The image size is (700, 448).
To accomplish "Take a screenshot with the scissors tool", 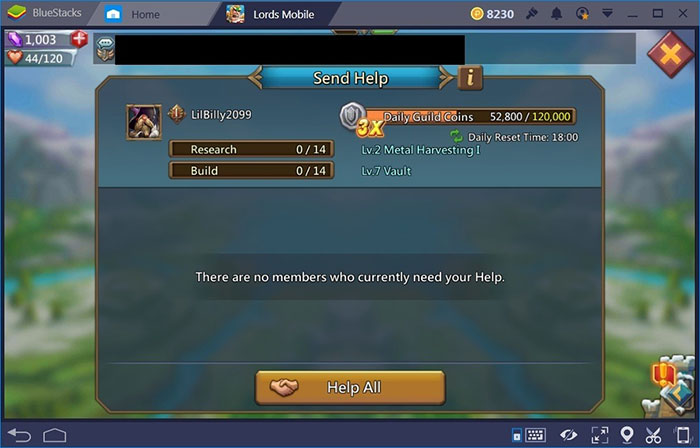I will [x=654, y=435].
